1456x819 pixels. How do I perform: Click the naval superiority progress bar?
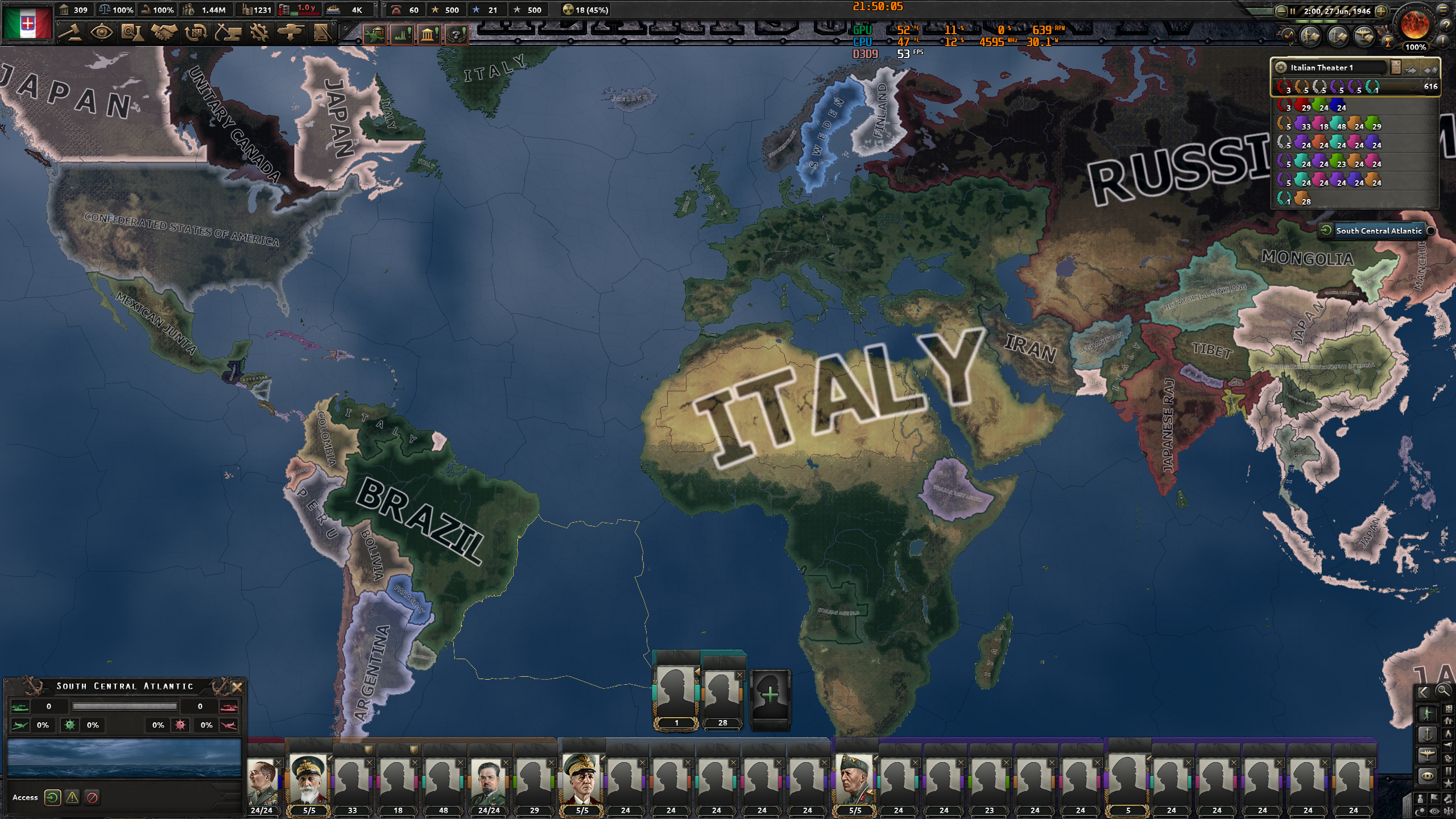point(125,706)
